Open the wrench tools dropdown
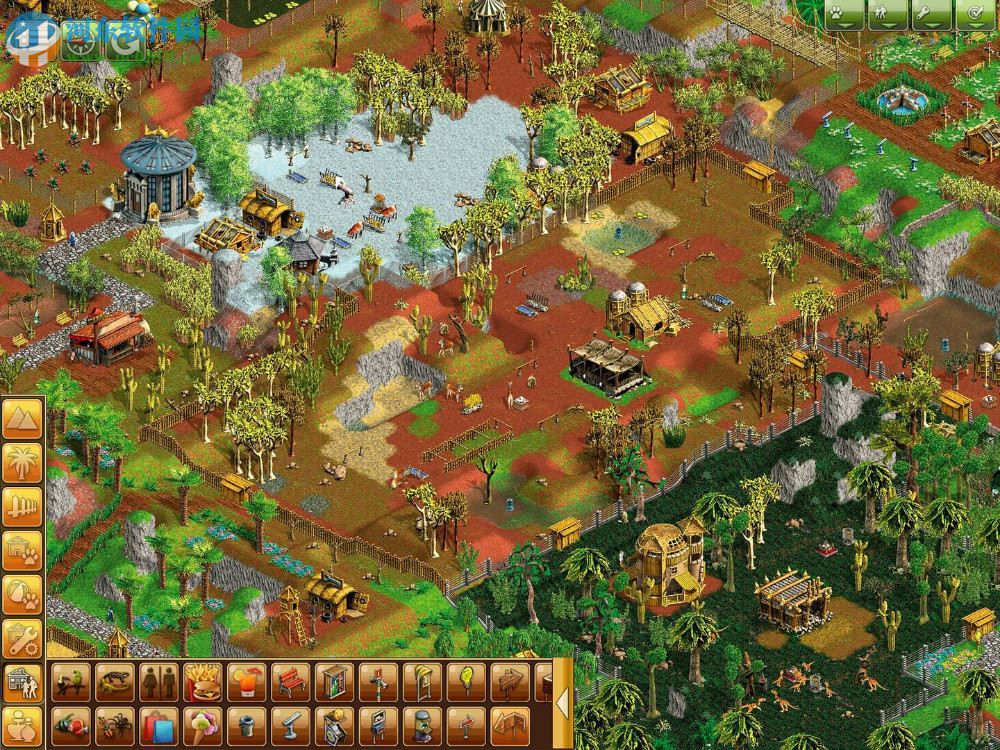Image resolution: width=1000 pixels, height=750 pixels. pyautogui.click(x=928, y=15)
